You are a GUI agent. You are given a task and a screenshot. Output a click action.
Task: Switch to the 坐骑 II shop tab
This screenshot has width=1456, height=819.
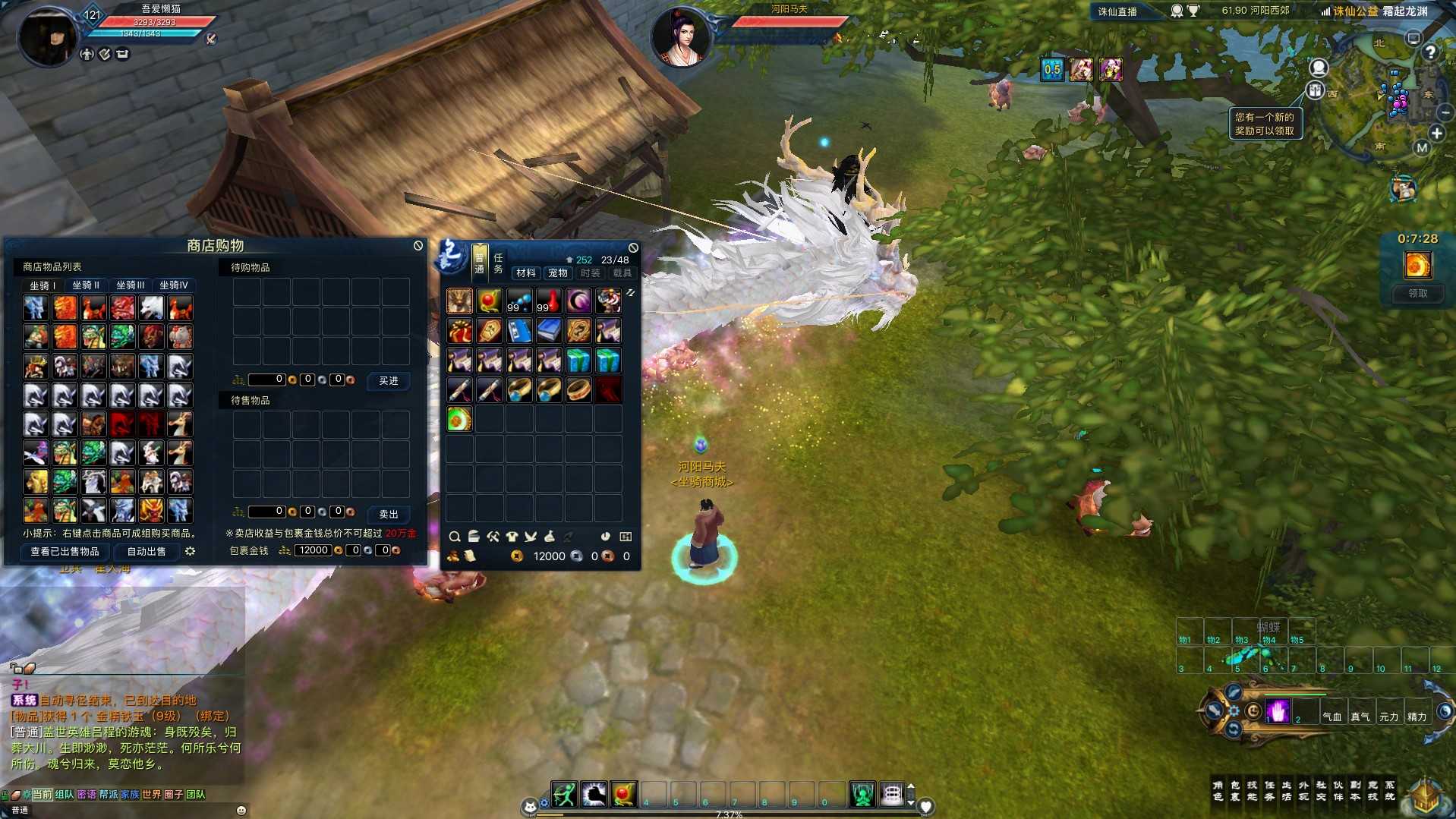[x=86, y=285]
